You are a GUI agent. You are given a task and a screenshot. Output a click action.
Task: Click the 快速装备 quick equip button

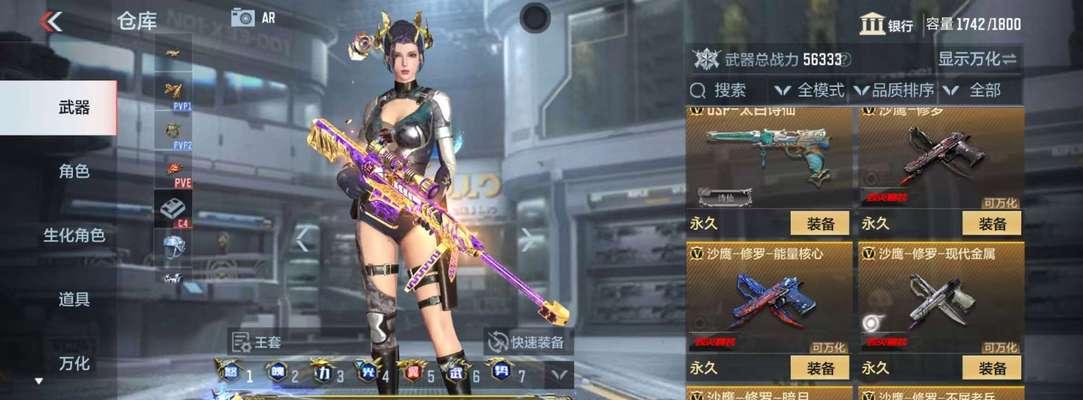528,342
